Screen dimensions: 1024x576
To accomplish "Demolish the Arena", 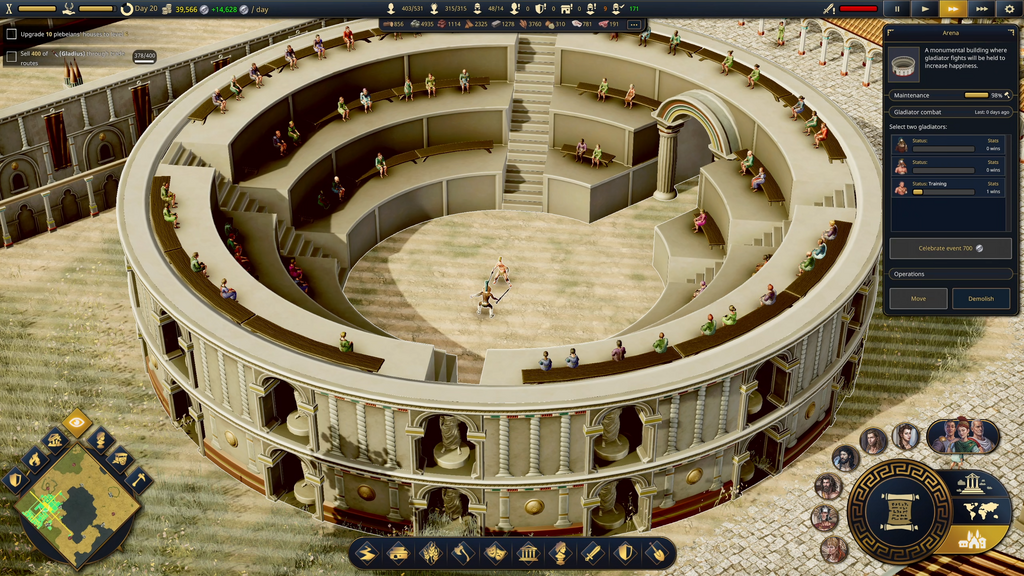I will pos(981,299).
